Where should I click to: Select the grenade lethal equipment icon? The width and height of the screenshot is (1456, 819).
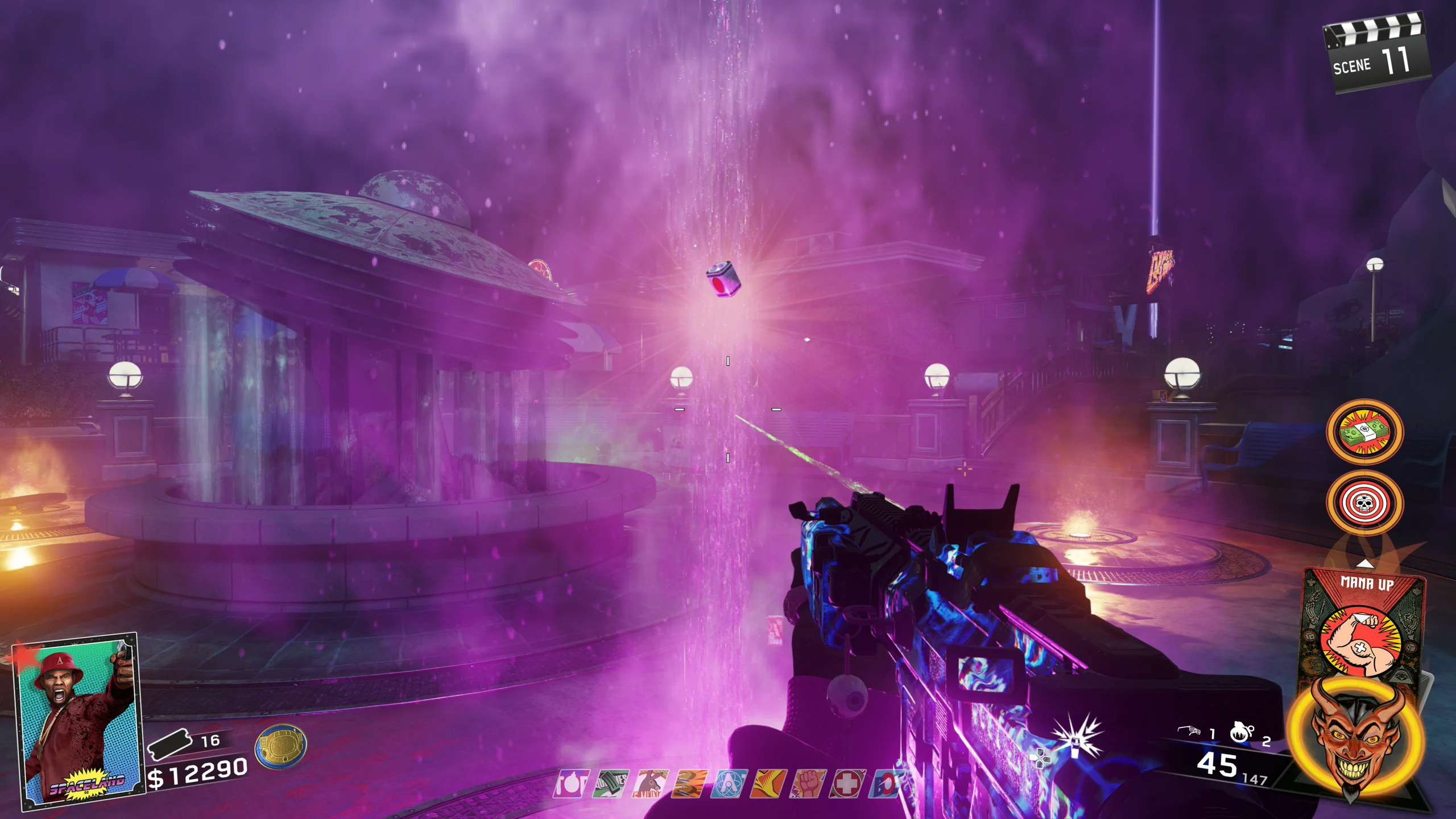point(1241,732)
